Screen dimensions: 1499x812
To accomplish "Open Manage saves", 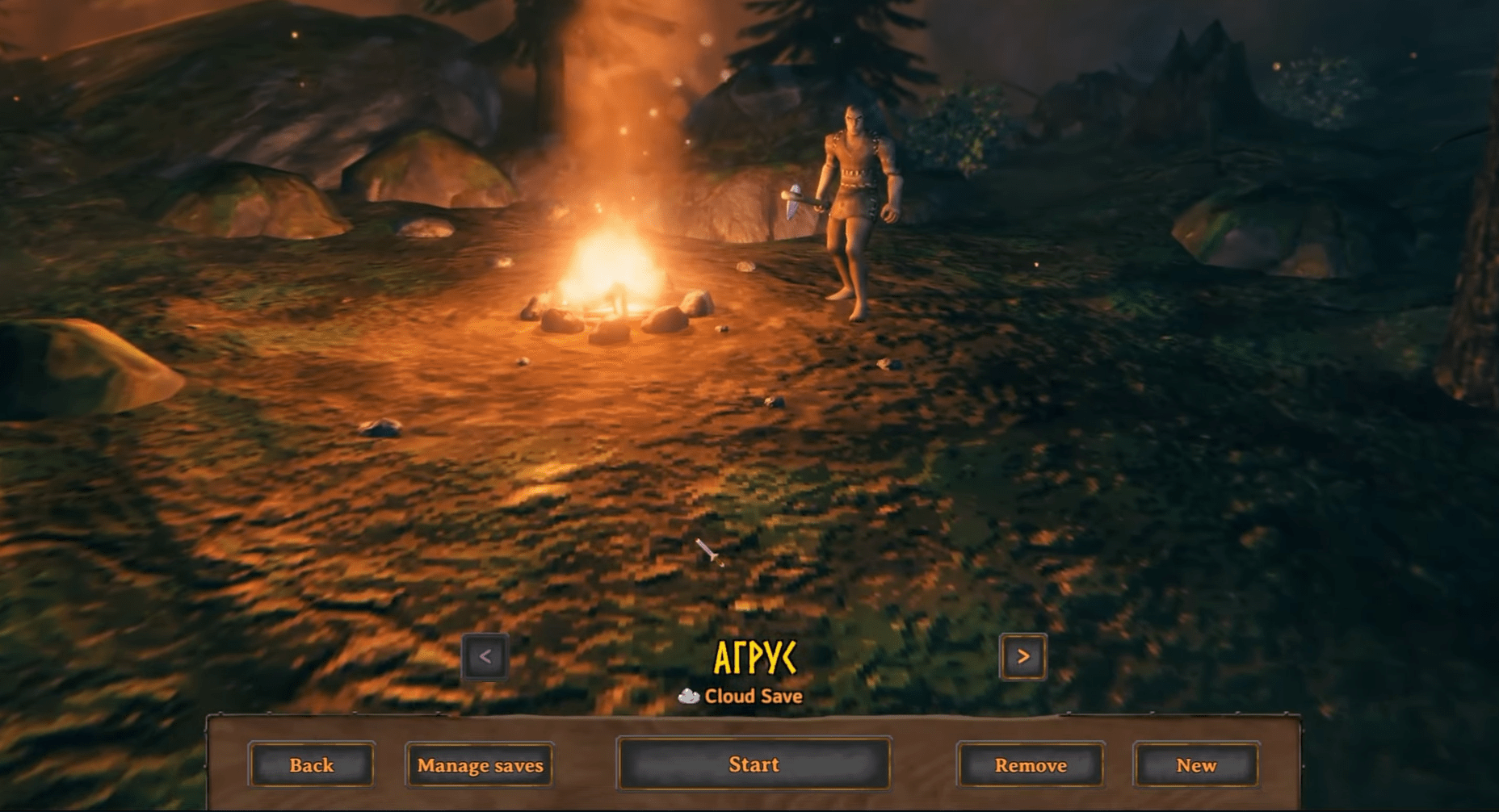I will (479, 764).
